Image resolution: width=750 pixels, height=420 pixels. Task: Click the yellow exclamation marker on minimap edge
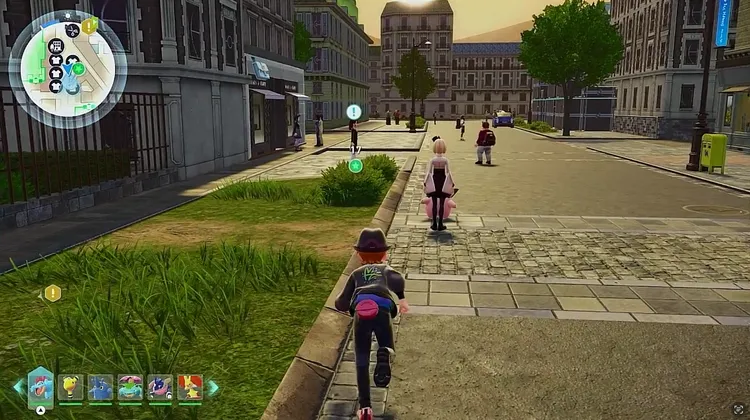click(x=88, y=26)
